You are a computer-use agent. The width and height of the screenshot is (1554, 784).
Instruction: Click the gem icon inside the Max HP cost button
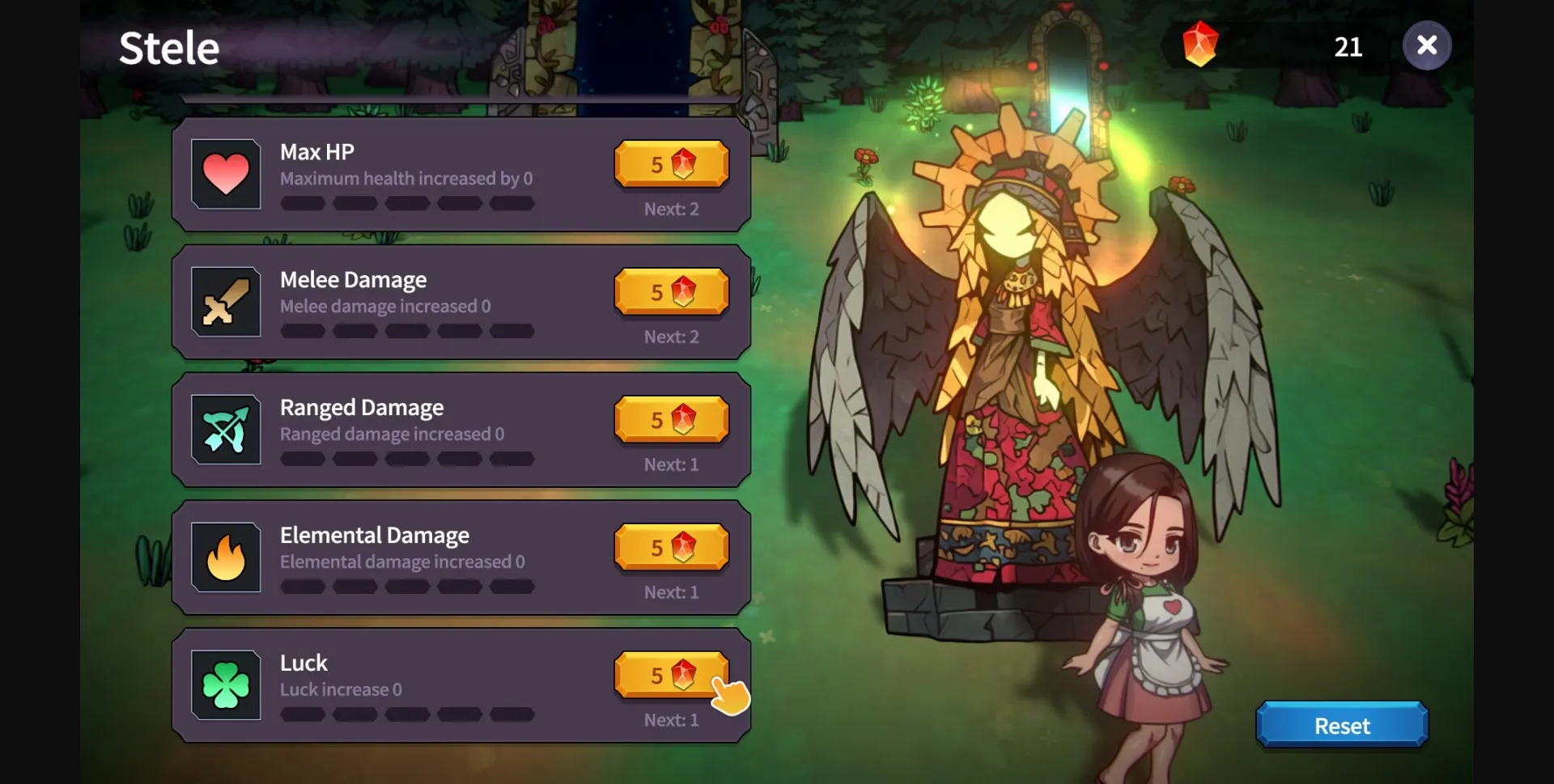point(684,164)
